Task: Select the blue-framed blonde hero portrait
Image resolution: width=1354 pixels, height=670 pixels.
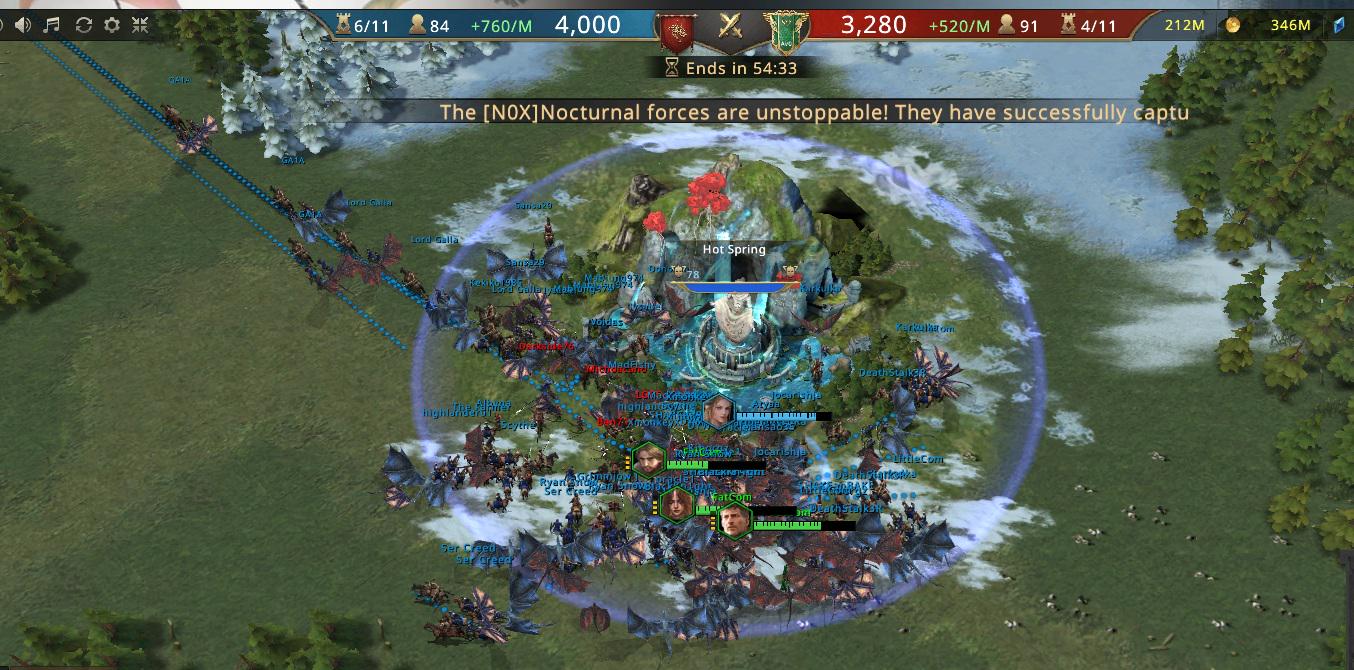Action: coord(719,412)
